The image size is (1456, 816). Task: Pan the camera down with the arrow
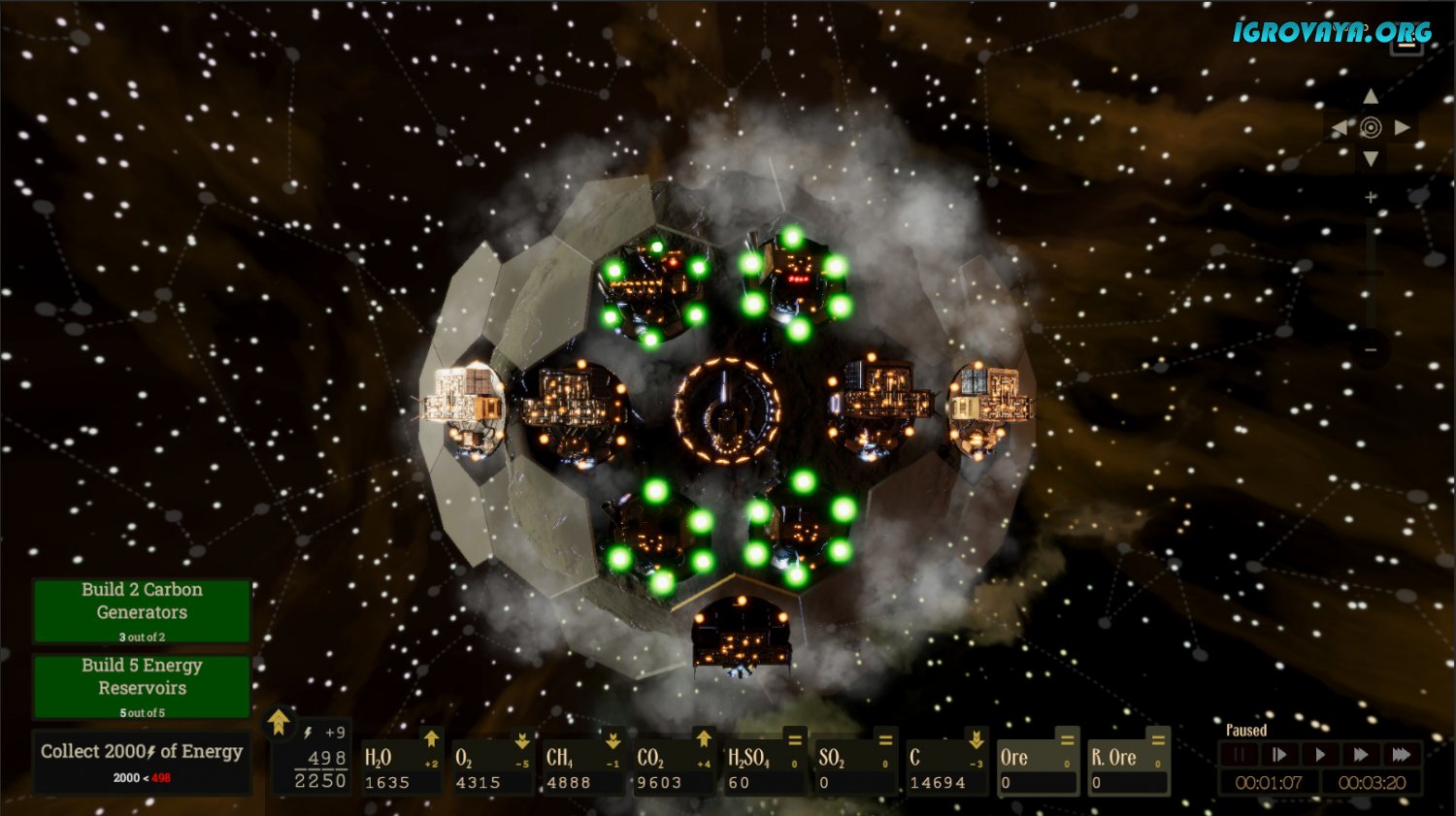(1371, 158)
